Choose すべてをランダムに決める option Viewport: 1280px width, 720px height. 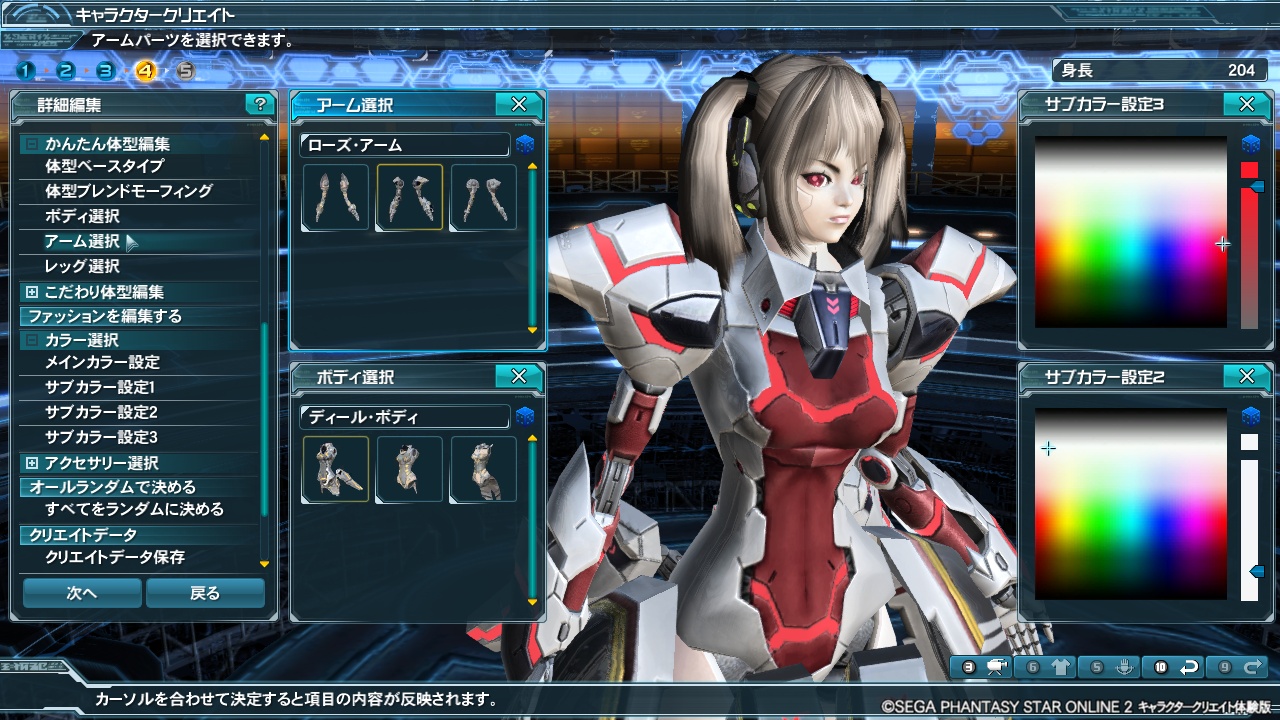[134, 510]
